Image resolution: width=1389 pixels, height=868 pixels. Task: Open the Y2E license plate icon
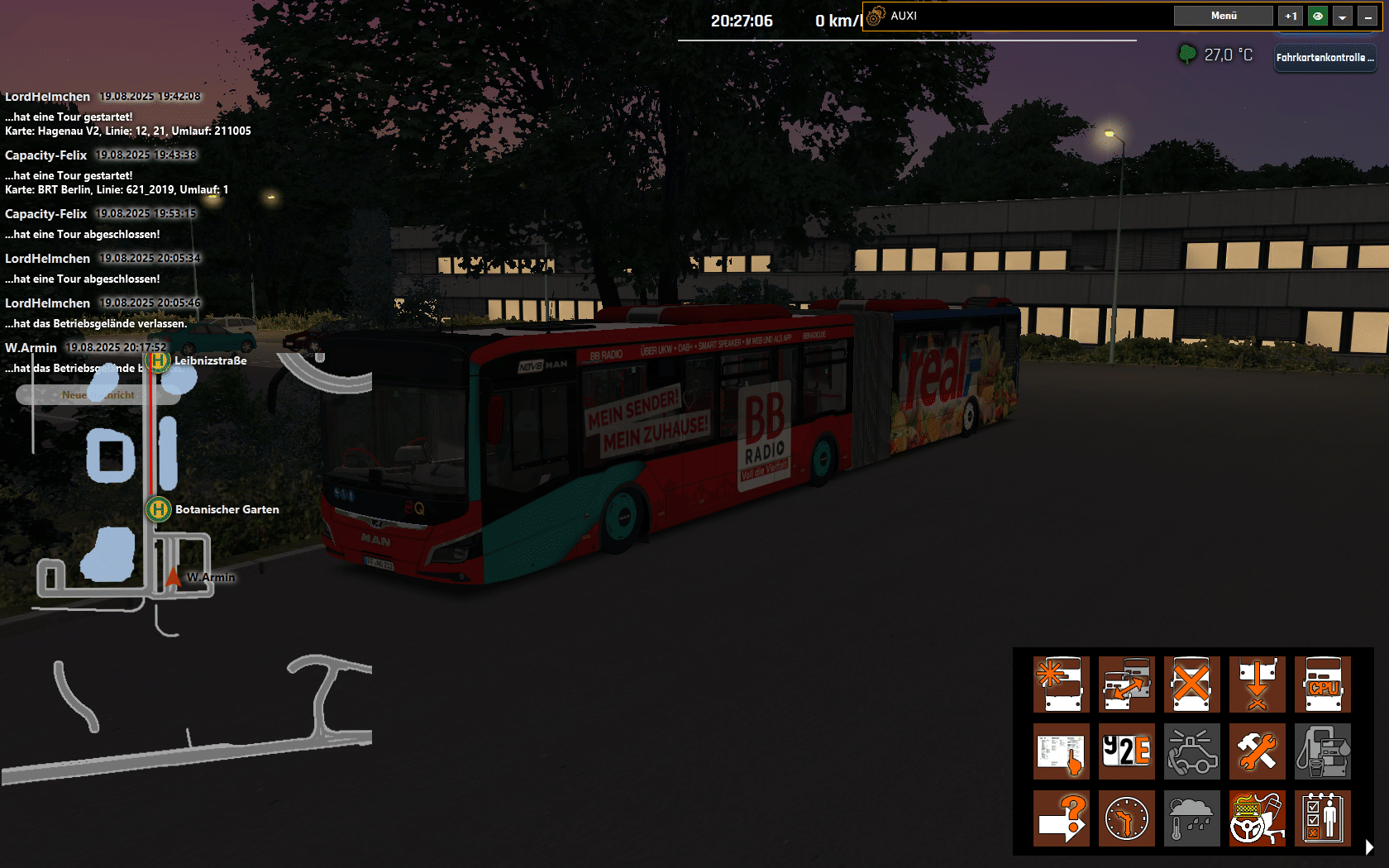(1127, 751)
